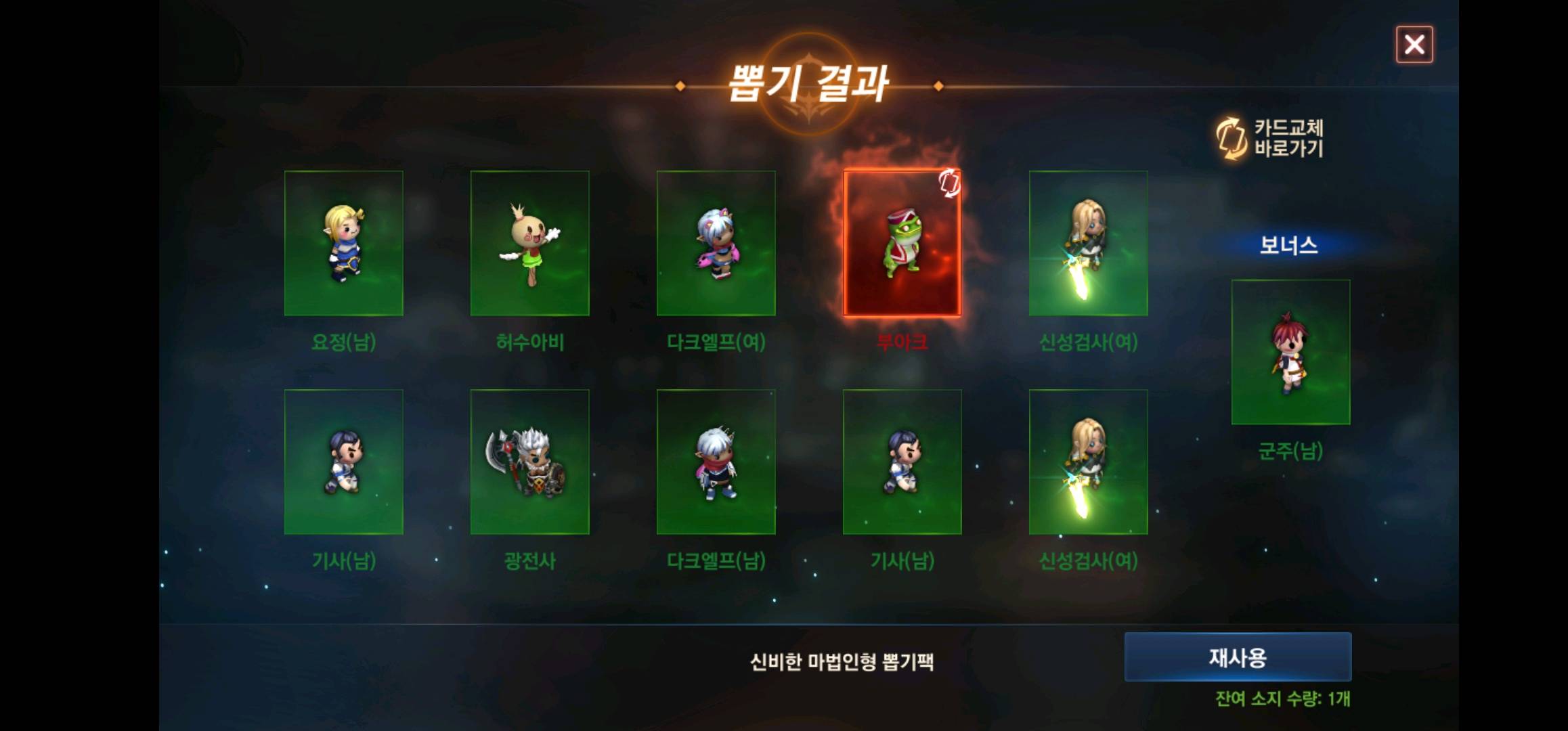
Task: Click the first 기사(남) card in bottom row
Action: pyautogui.click(x=344, y=462)
